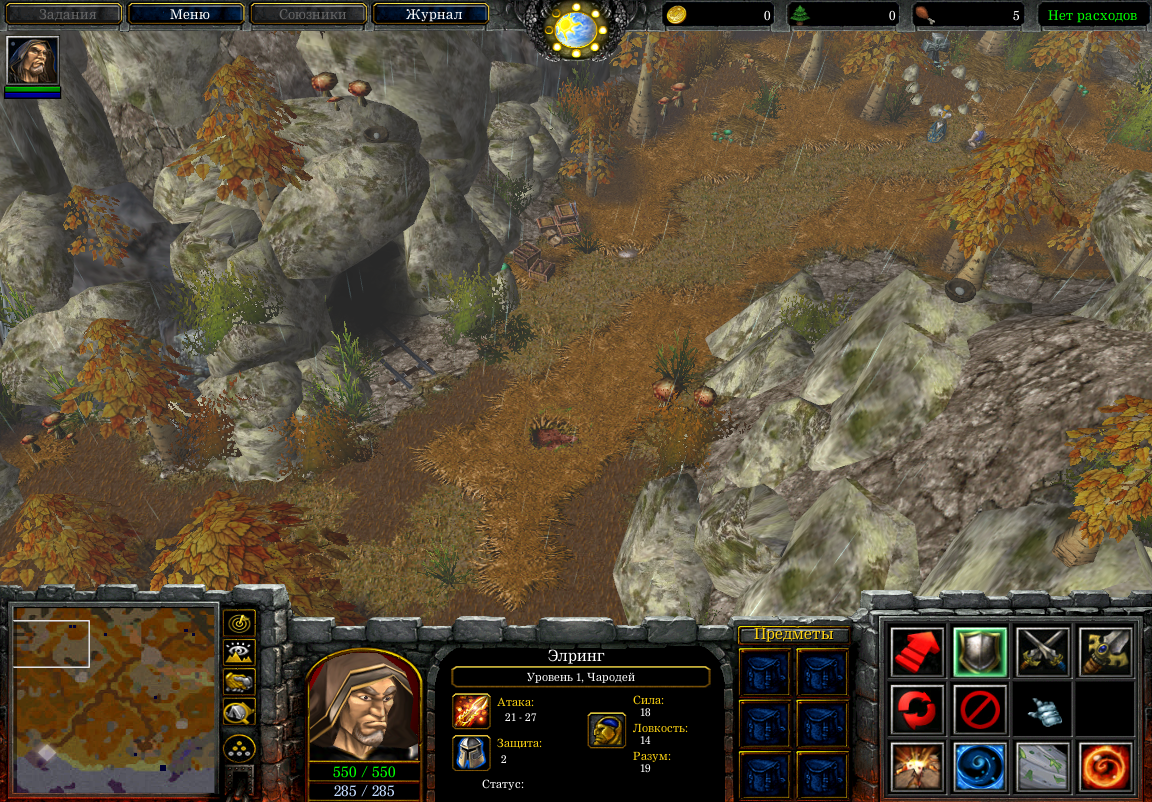1152x802 pixels.
Task: Choose the single sword command icon
Action: (1105, 652)
